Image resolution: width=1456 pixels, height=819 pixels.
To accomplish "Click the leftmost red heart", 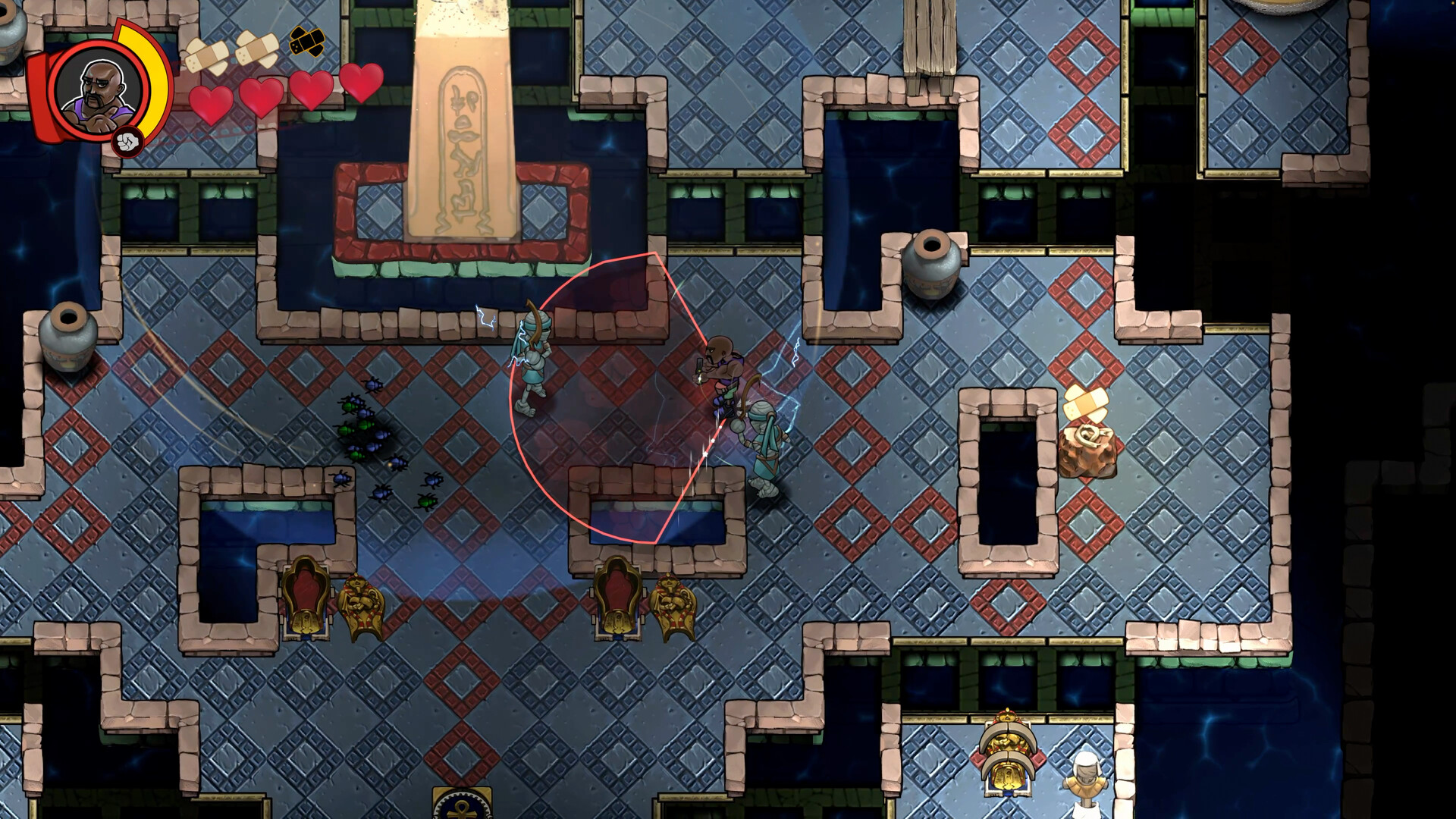I will point(213,99).
